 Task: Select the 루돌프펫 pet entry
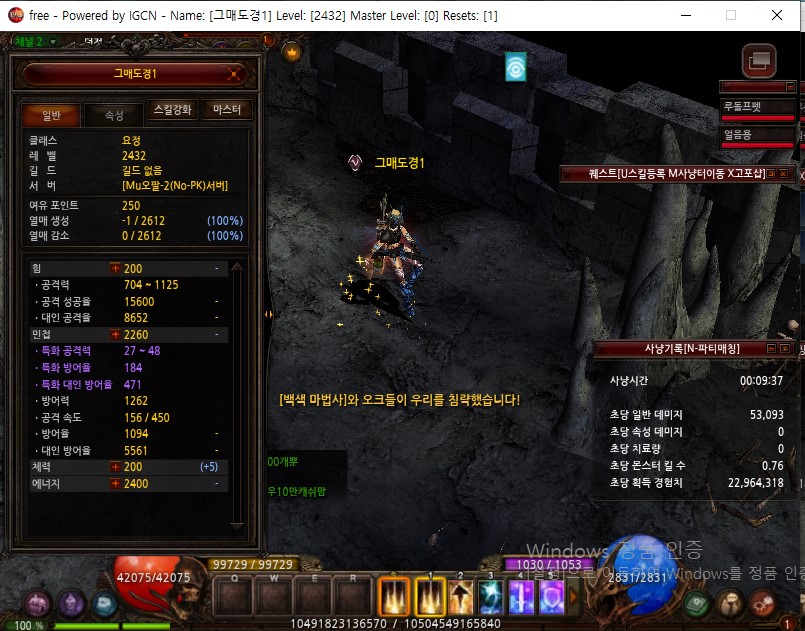(758, 107)
